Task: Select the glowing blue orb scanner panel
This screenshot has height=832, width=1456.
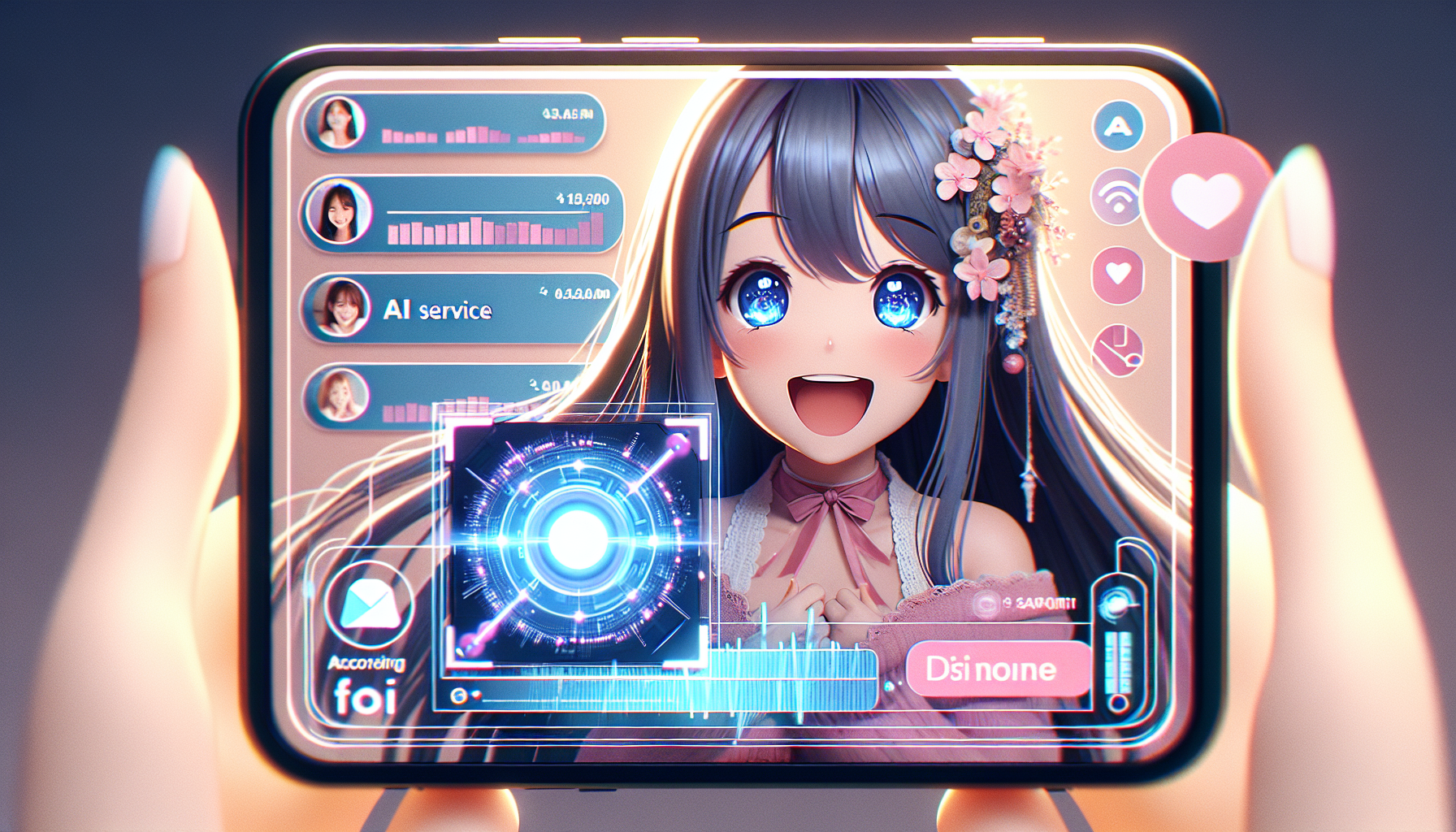Action: tap(576, 540)
